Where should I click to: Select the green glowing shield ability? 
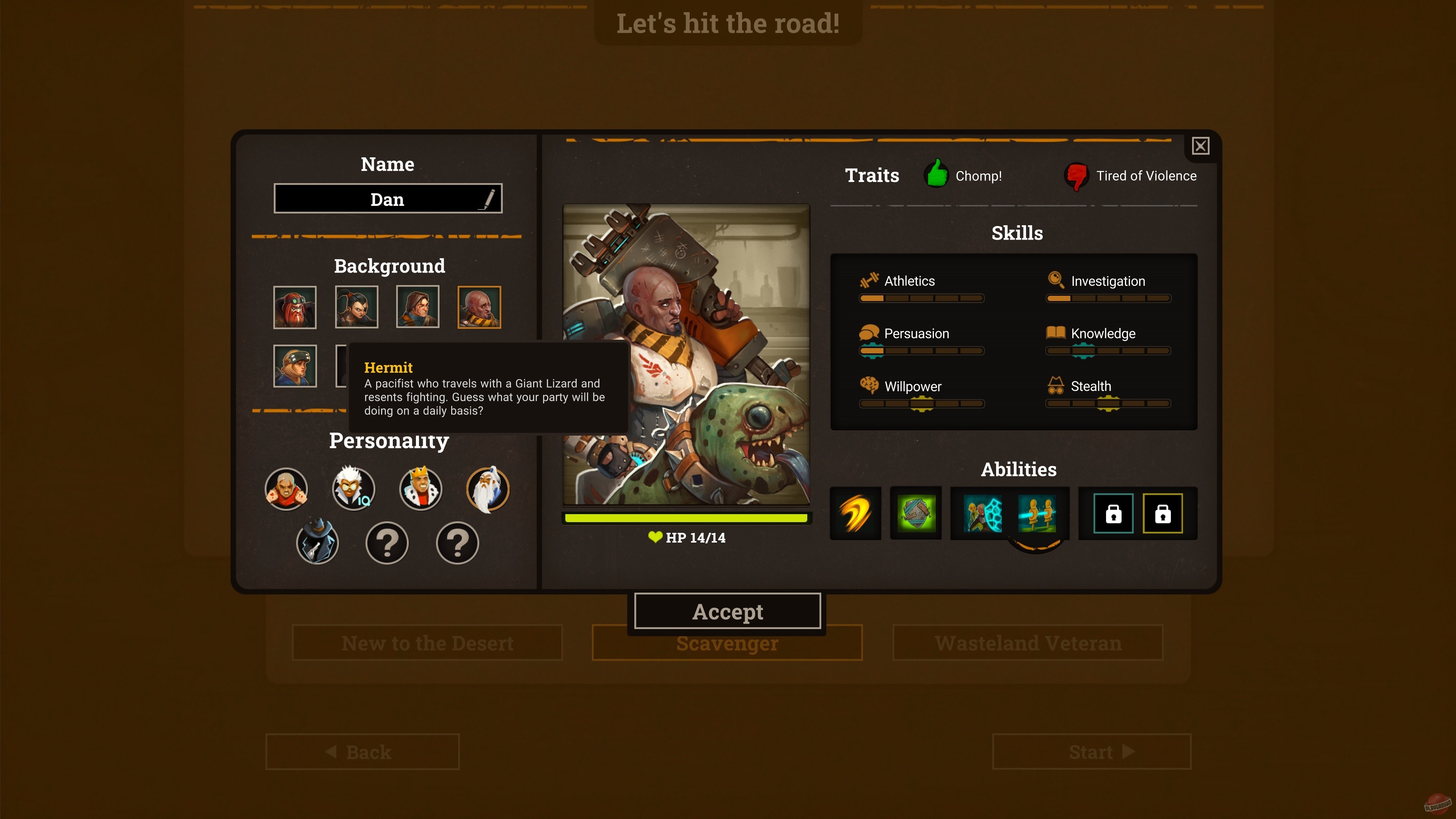(916, 513)
